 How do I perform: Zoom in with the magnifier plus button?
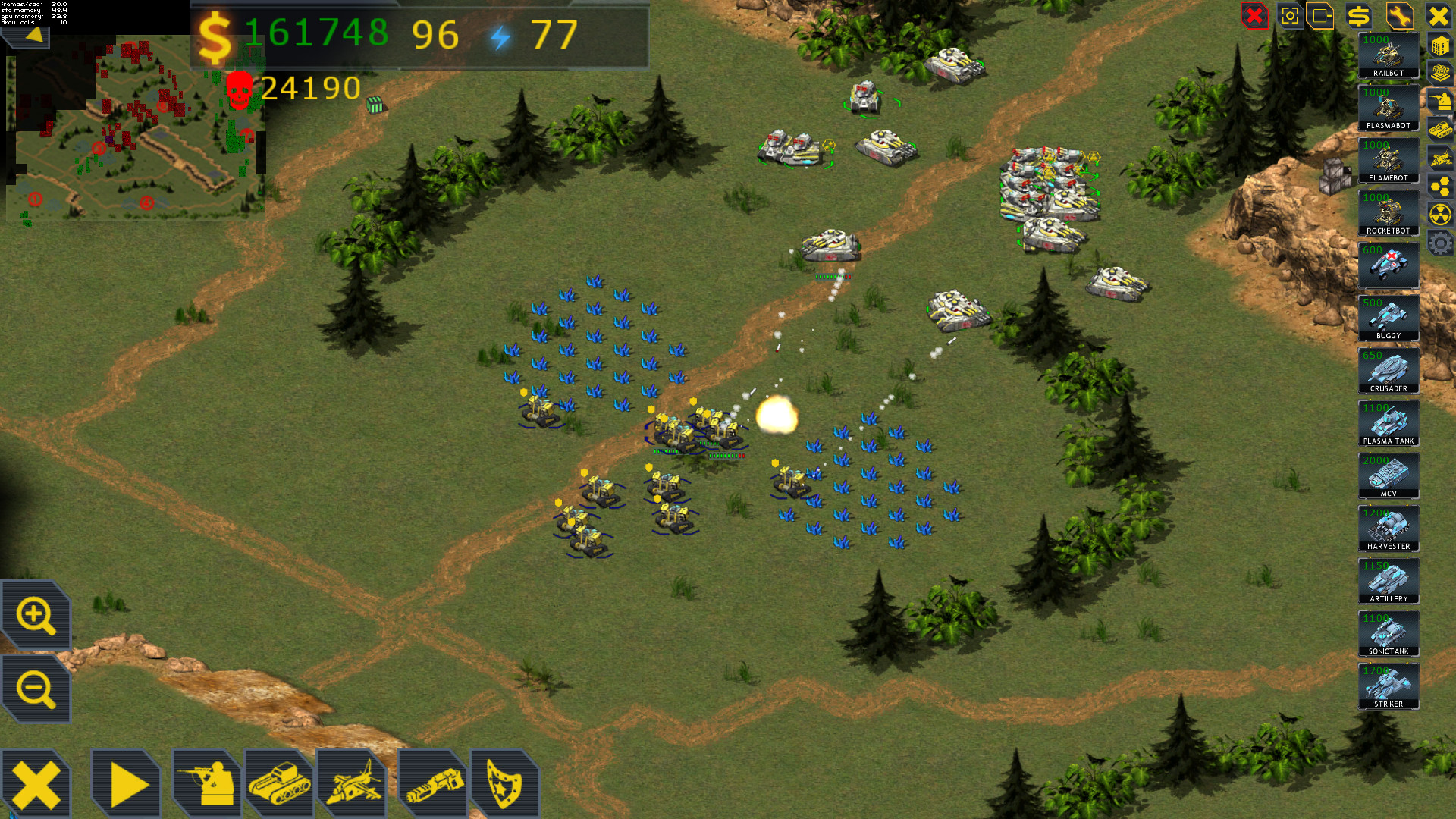pyautogui.click(x=36, y=614)
